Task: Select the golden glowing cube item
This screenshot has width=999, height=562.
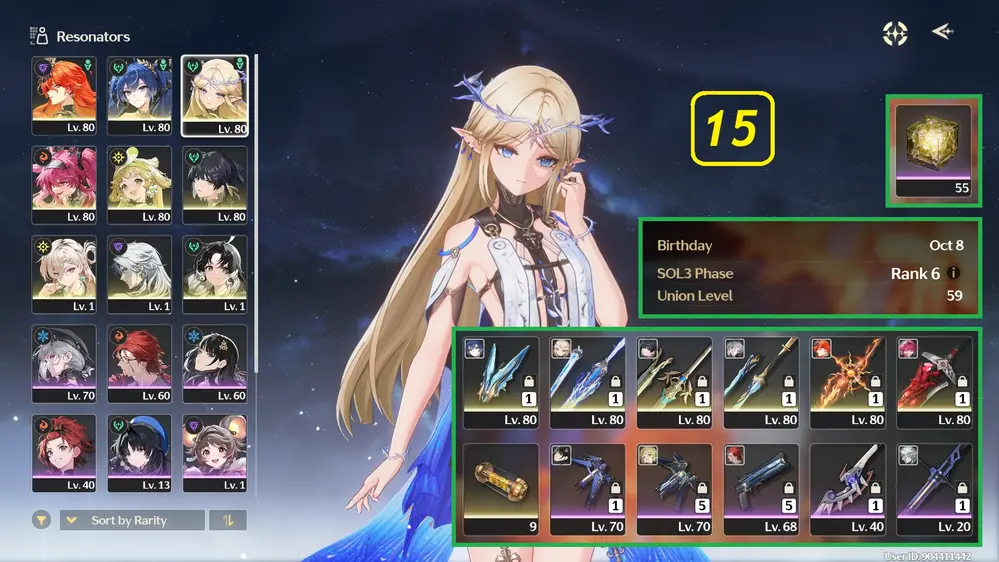Action: (934, 150)
